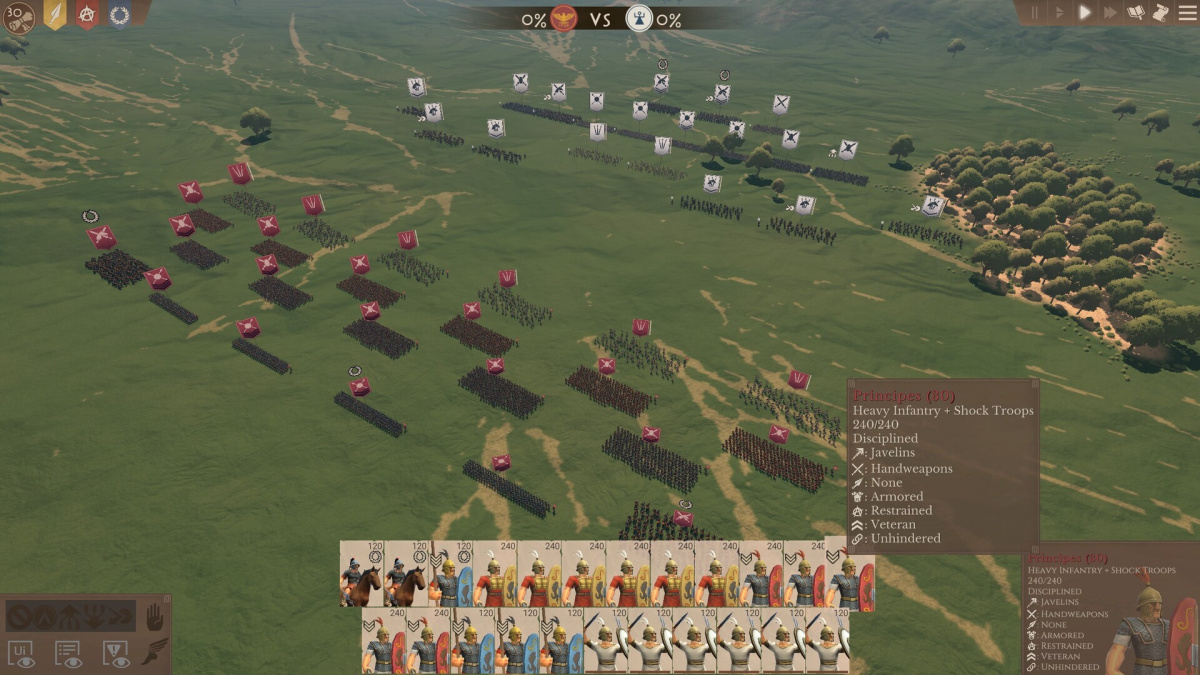Set battle speed to normal play
1200x675 pixels.
click(1085, 13)
